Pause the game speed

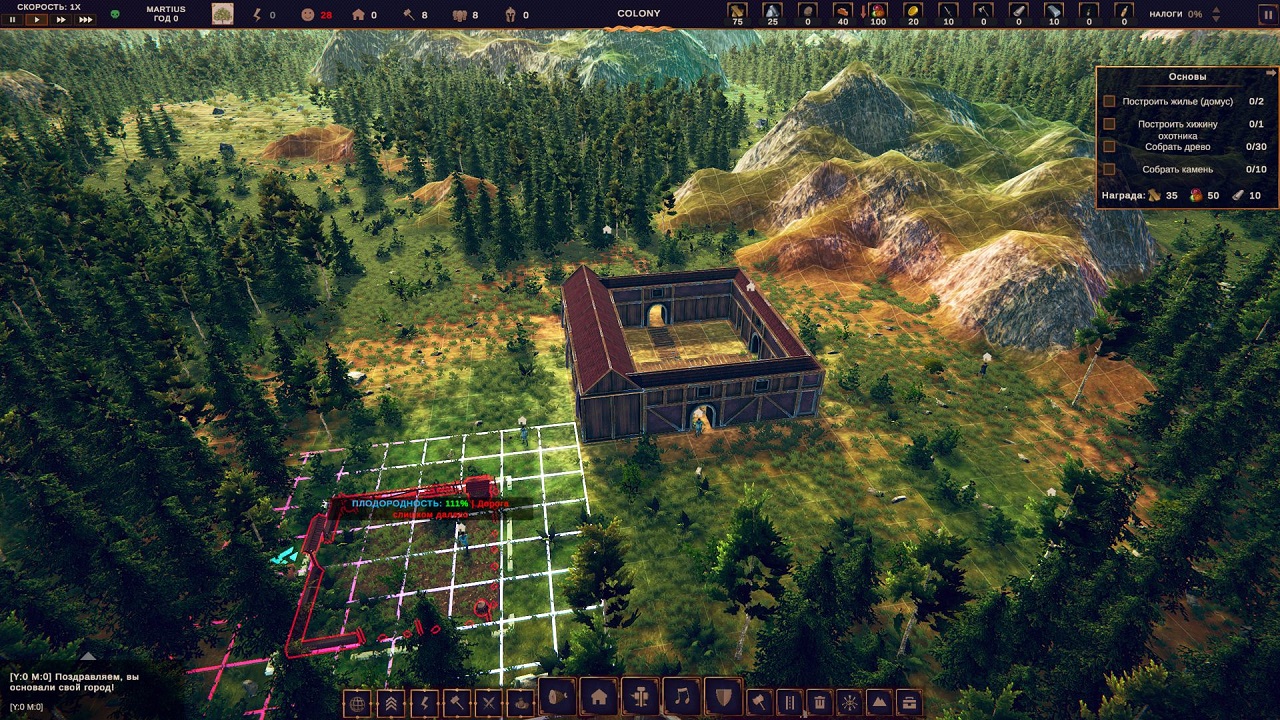[x=13, y=19]
